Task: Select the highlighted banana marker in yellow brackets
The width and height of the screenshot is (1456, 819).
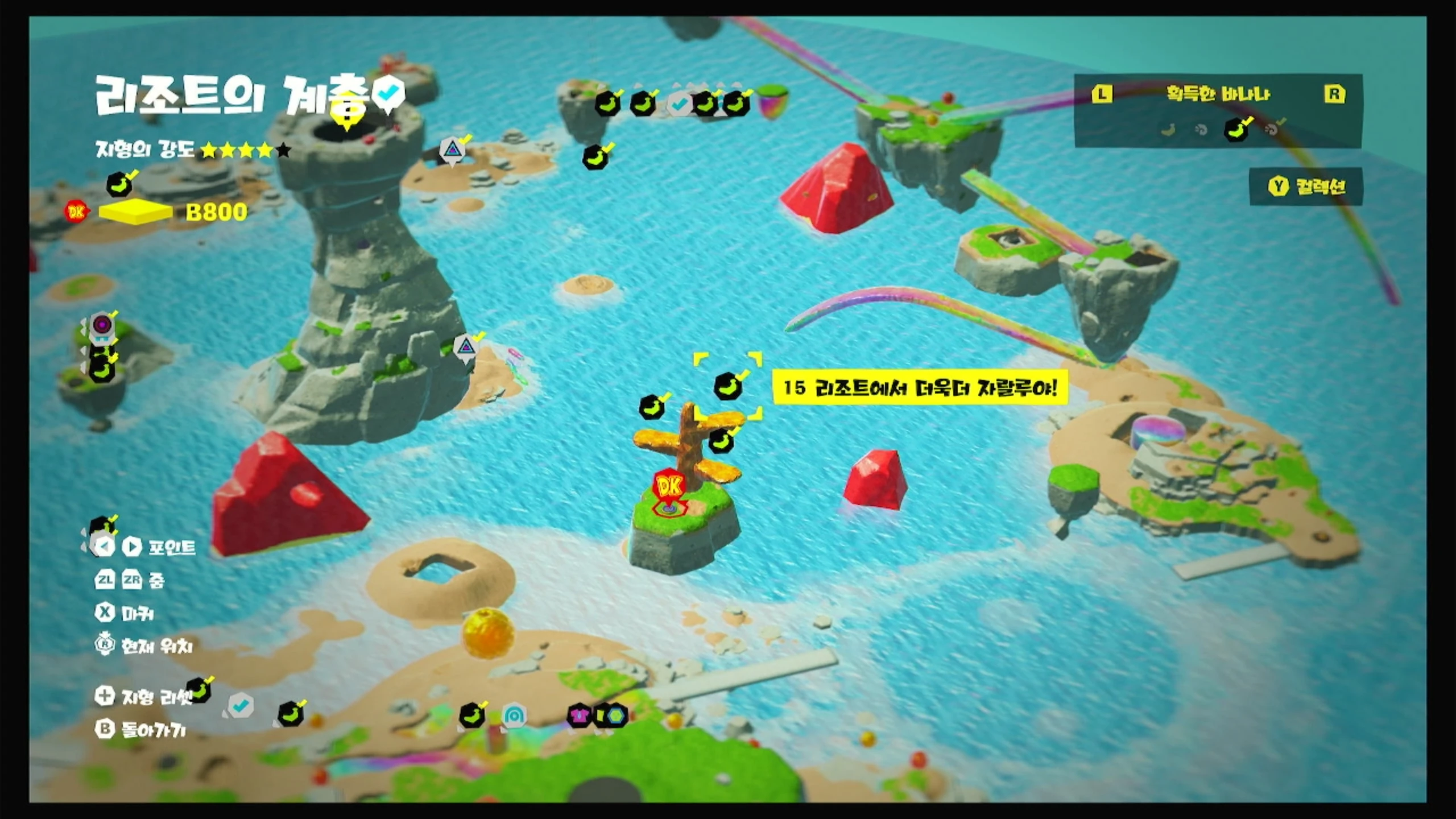Action: 728,387
